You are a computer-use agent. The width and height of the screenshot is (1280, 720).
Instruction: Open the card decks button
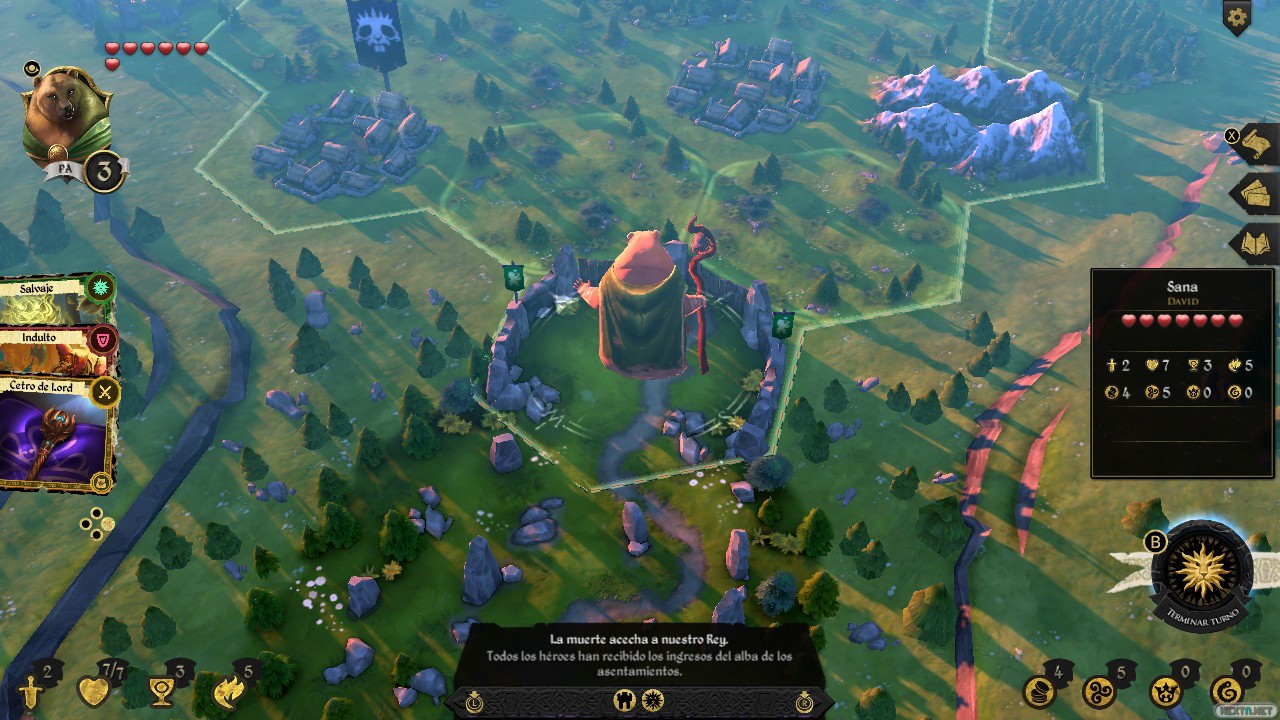(x=1257, y=195)
